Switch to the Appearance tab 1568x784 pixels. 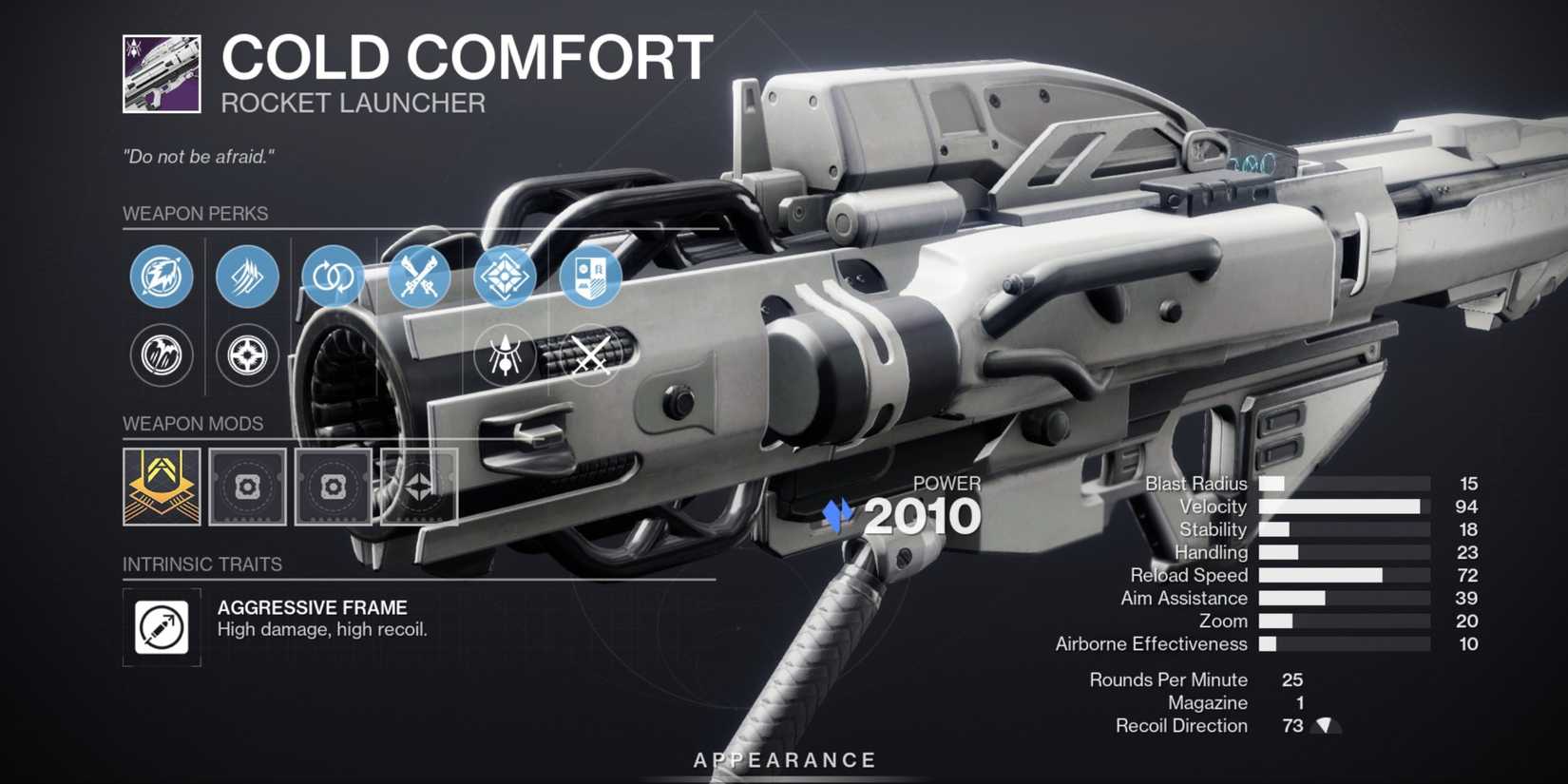coord(784,759)
